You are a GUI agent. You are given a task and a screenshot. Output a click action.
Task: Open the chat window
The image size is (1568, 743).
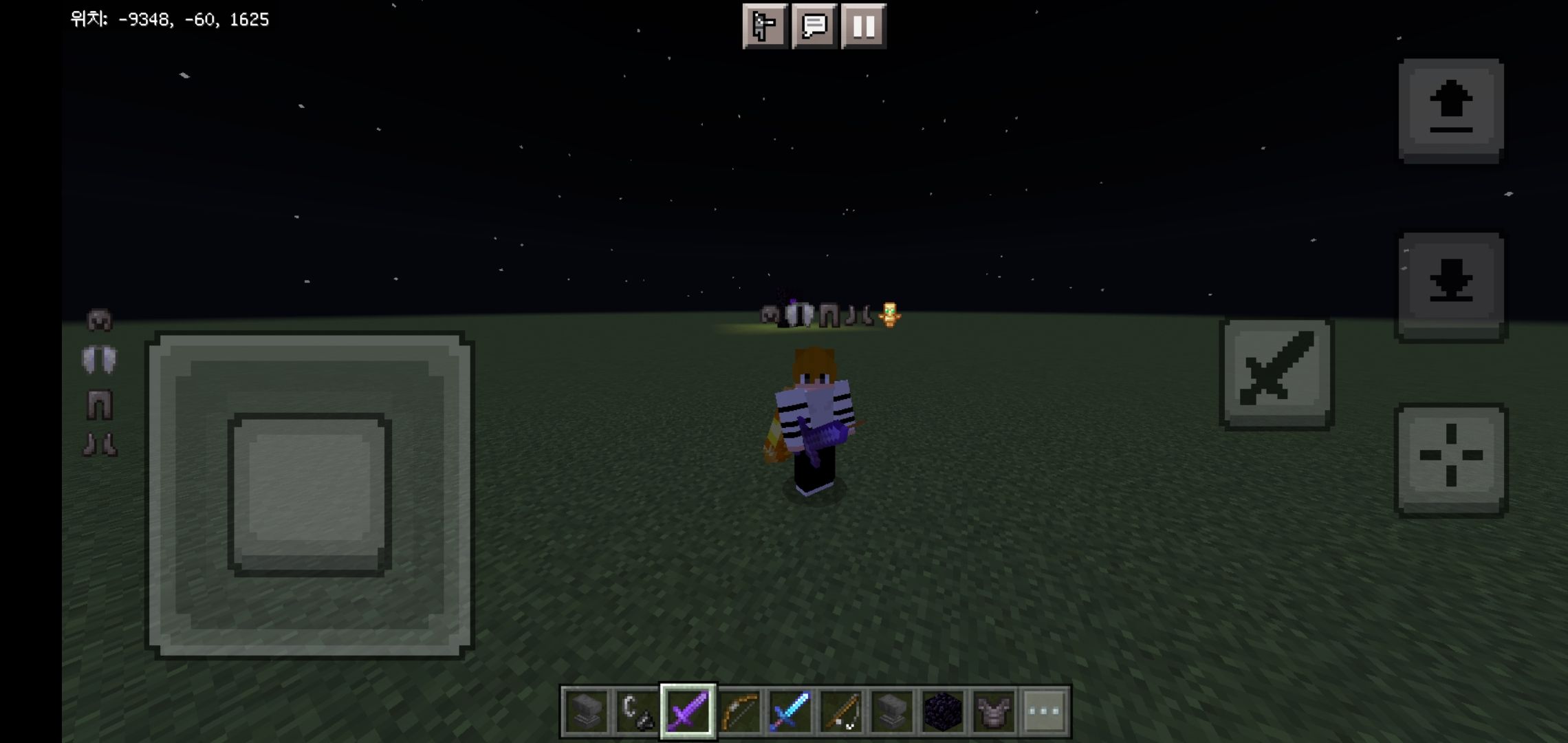(x=814, y=26)
